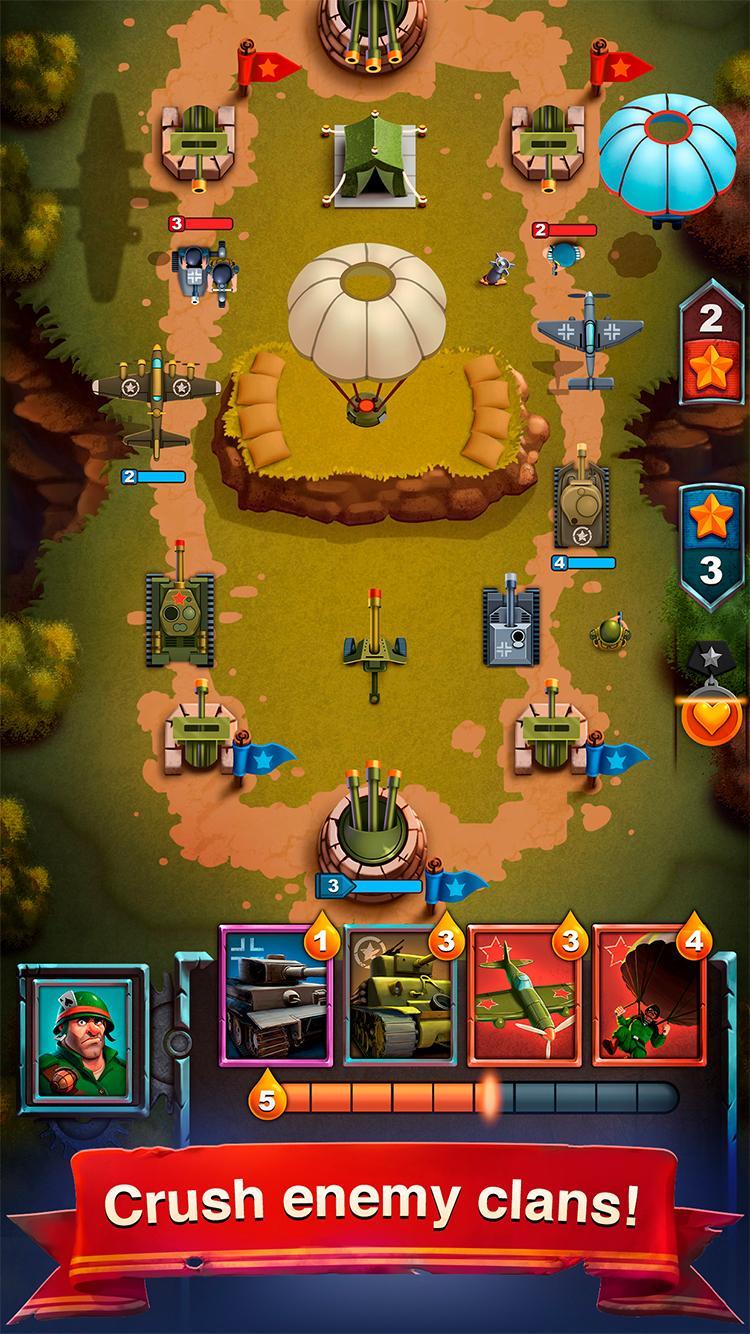Screen dimensions: 750x1334
Task: Choose the olive Sherman tank card
Action: (399, 994)
